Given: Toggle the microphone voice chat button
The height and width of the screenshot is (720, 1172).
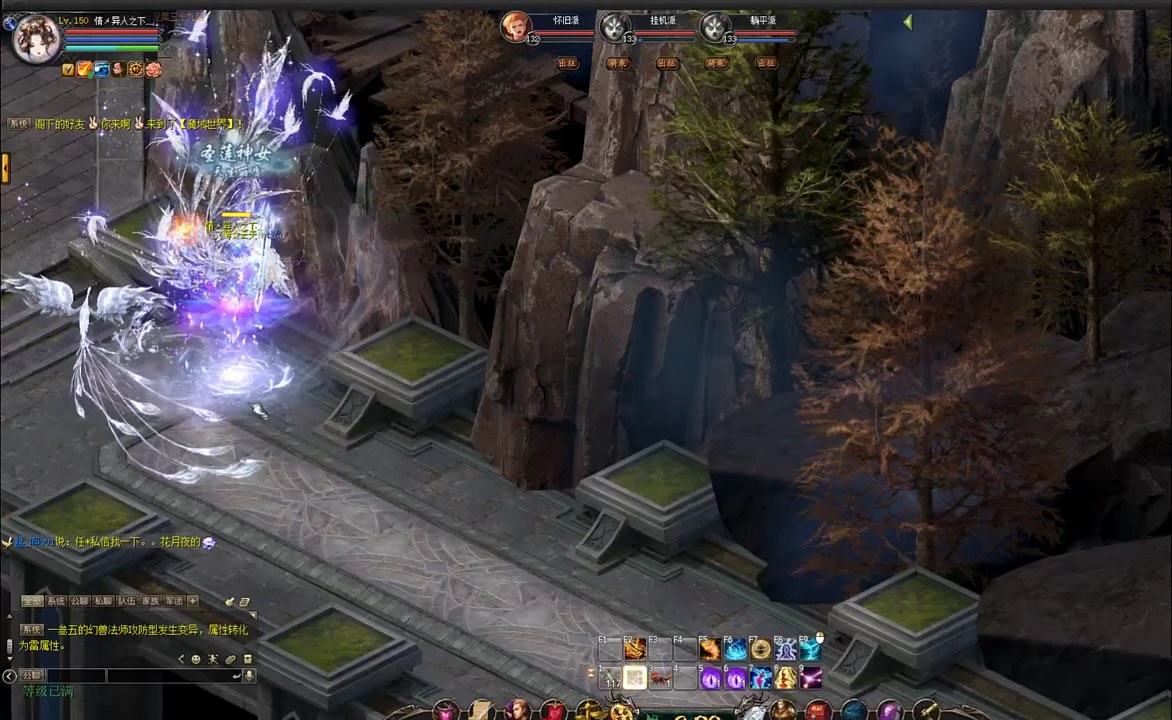Looking at the screenshot, I should click(x=249, y=676).
